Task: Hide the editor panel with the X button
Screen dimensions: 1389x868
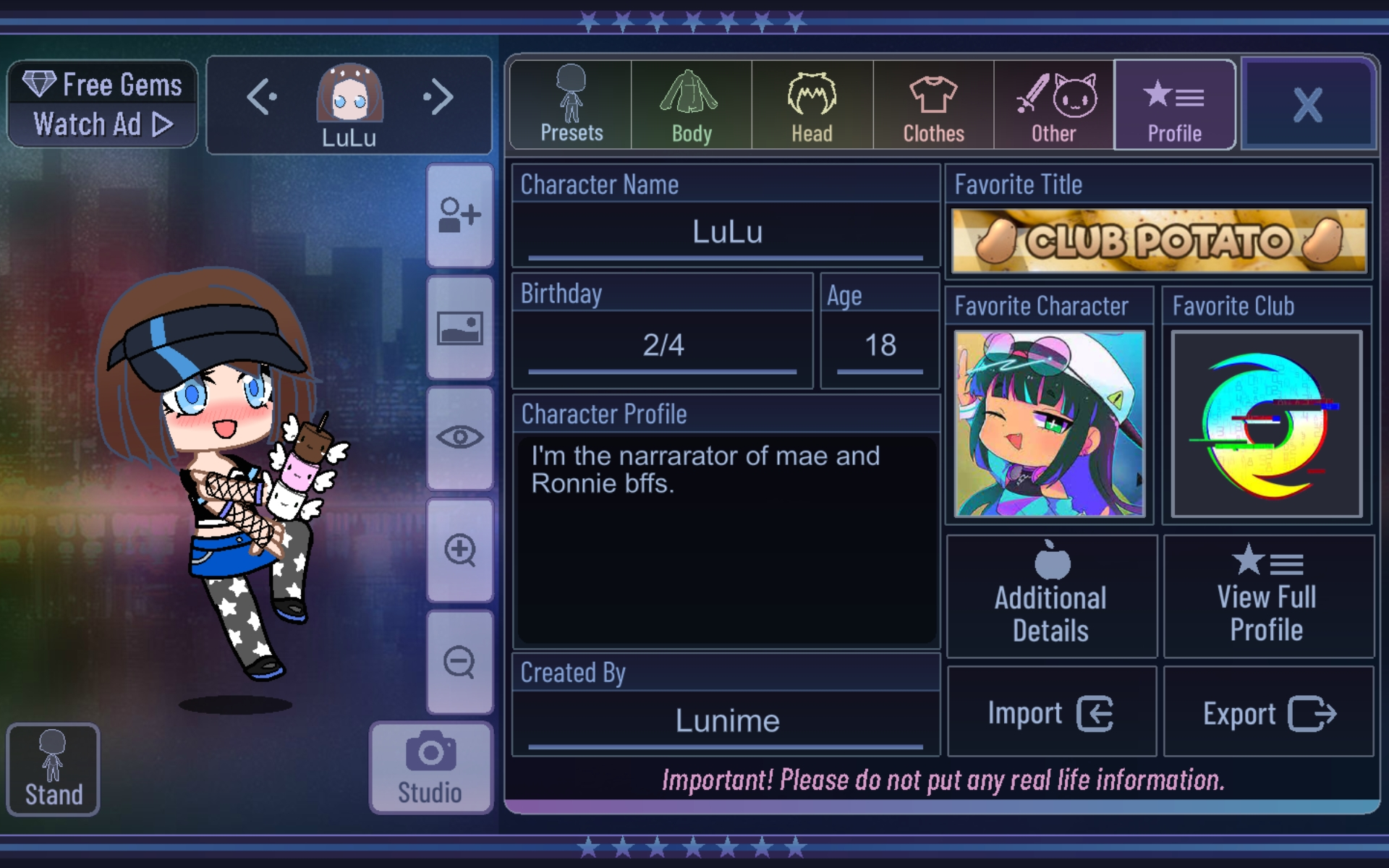Action: point(1308,103)
